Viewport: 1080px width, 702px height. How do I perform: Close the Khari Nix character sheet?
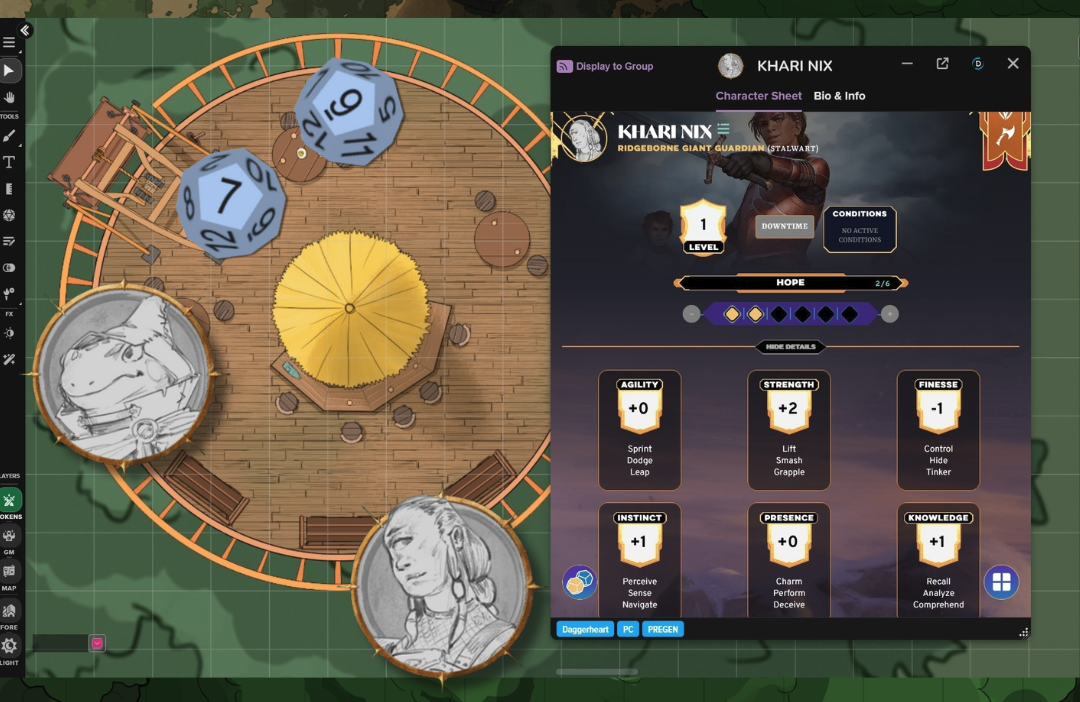pos(1012,64)
